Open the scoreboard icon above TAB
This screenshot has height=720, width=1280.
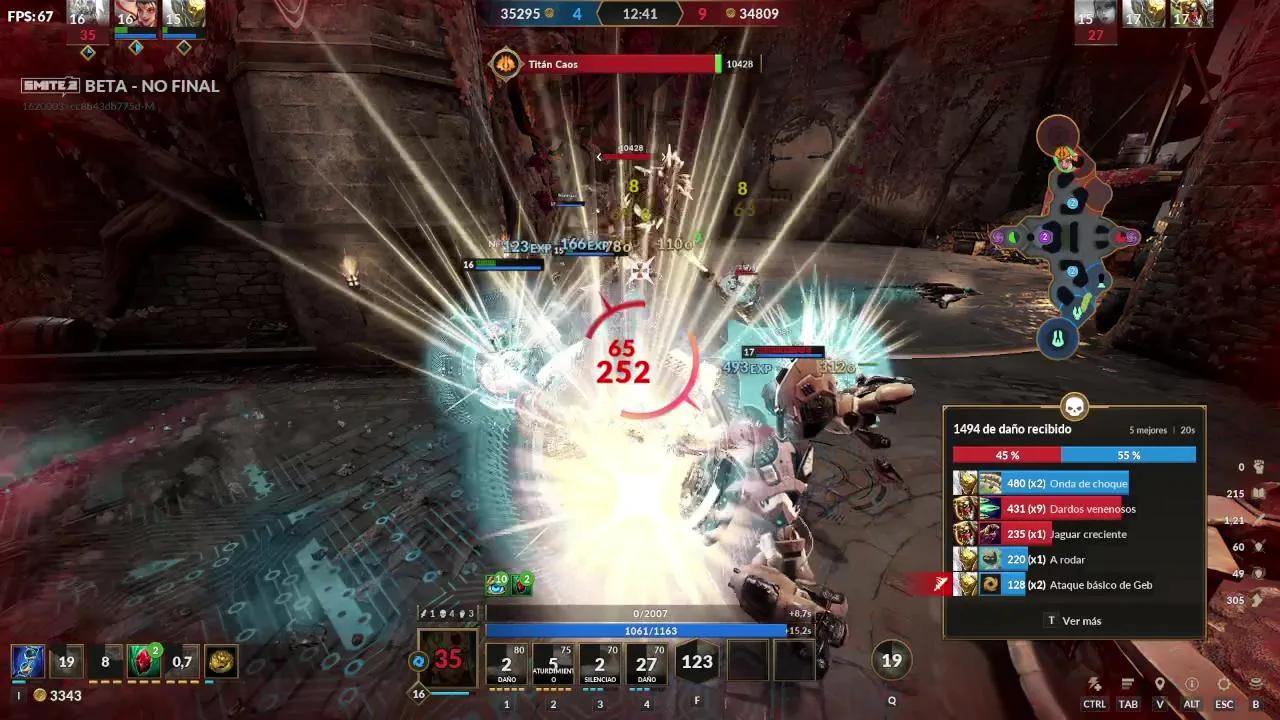(1128, 684)
